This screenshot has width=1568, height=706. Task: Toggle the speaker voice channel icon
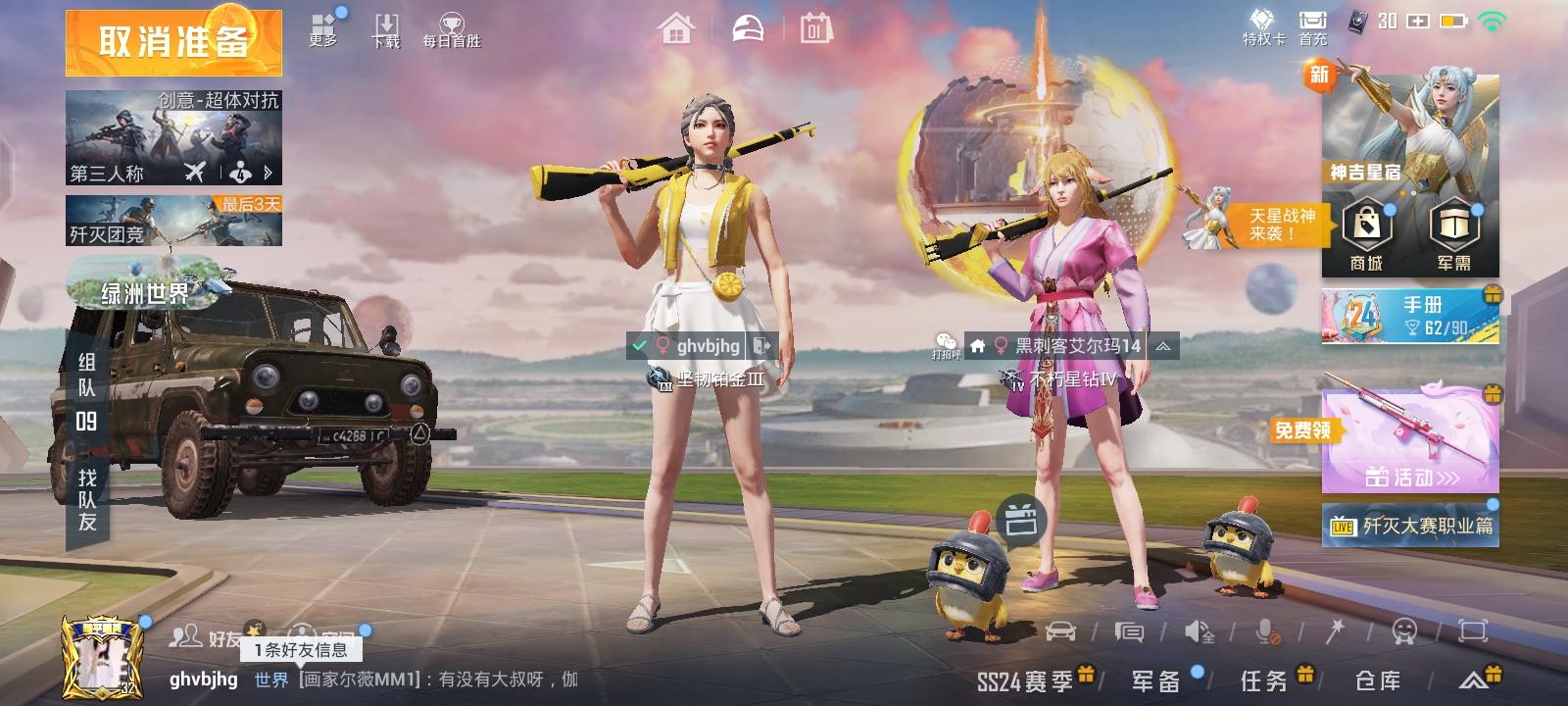(x=1198, y=632)
